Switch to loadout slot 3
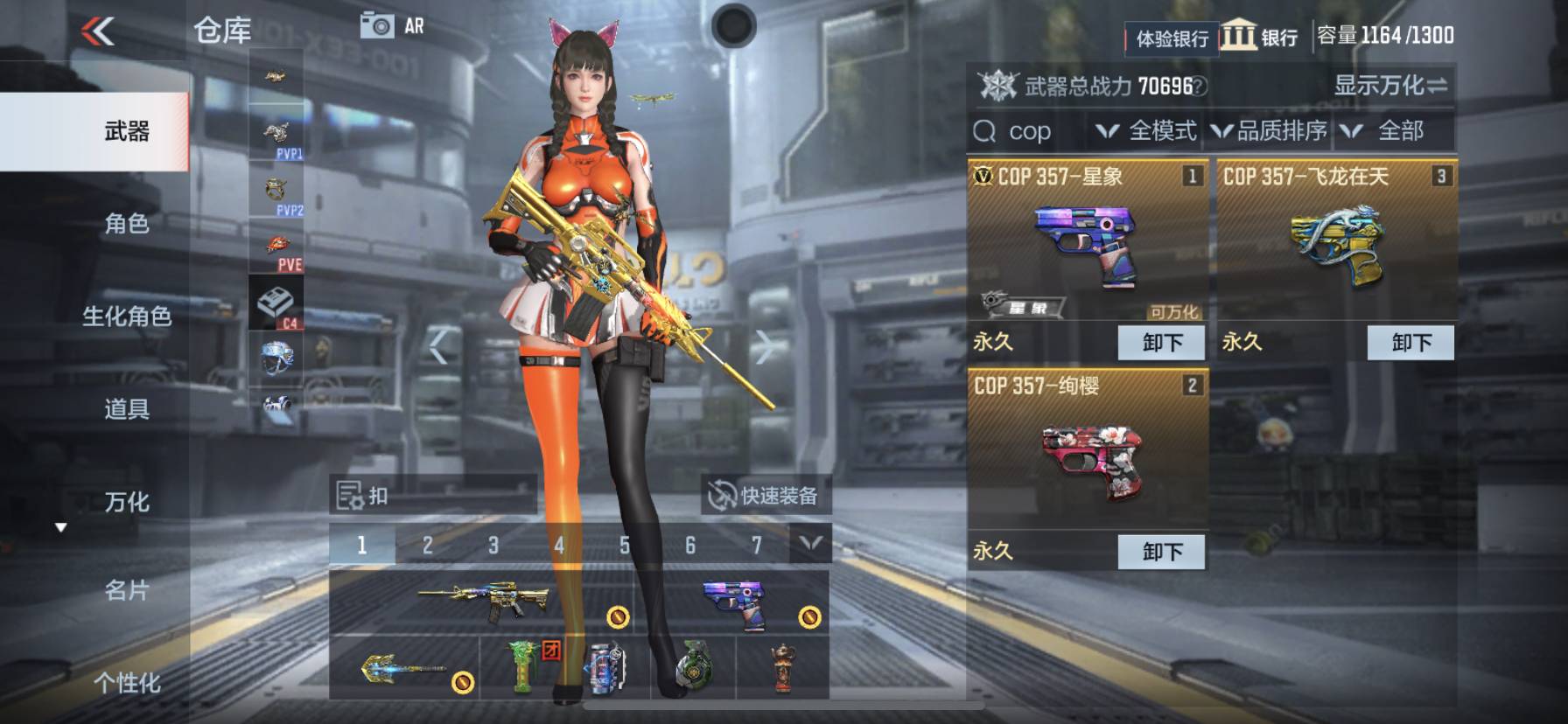Viewport: 1568px width, 724px height. [493, 546]
